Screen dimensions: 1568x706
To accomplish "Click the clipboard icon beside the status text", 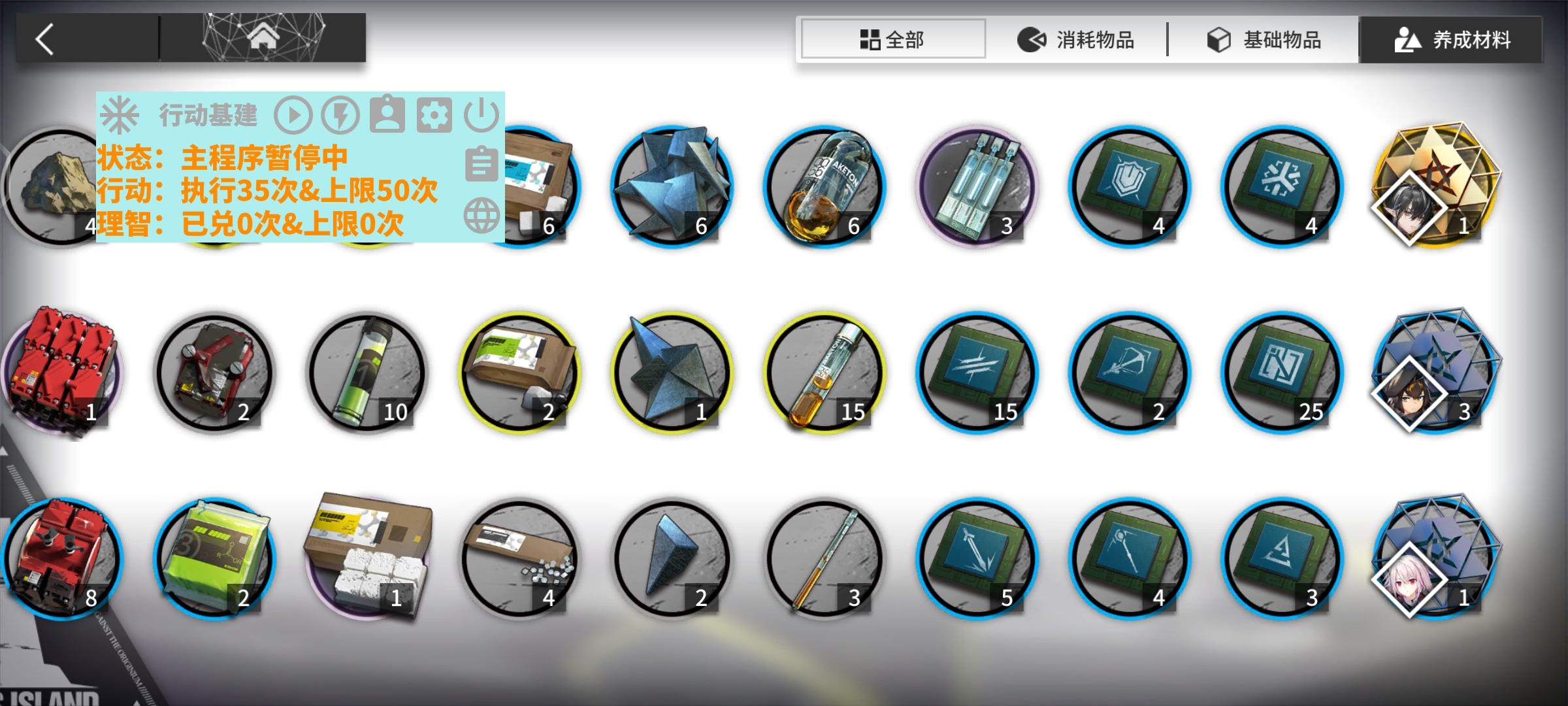I will tap(482, 164).
